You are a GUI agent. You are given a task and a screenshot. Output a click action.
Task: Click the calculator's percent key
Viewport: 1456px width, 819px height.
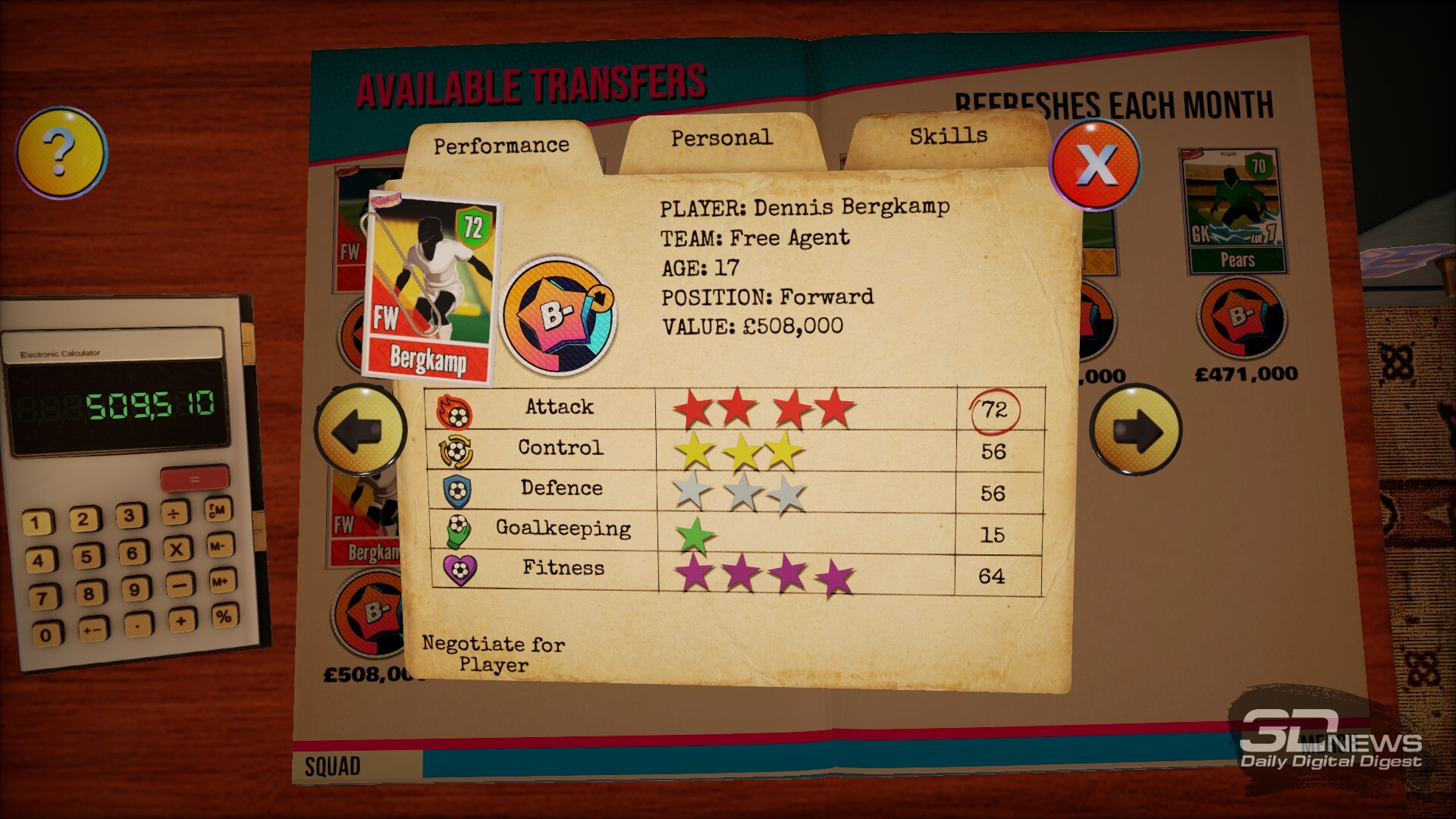(x=224, y=616)
